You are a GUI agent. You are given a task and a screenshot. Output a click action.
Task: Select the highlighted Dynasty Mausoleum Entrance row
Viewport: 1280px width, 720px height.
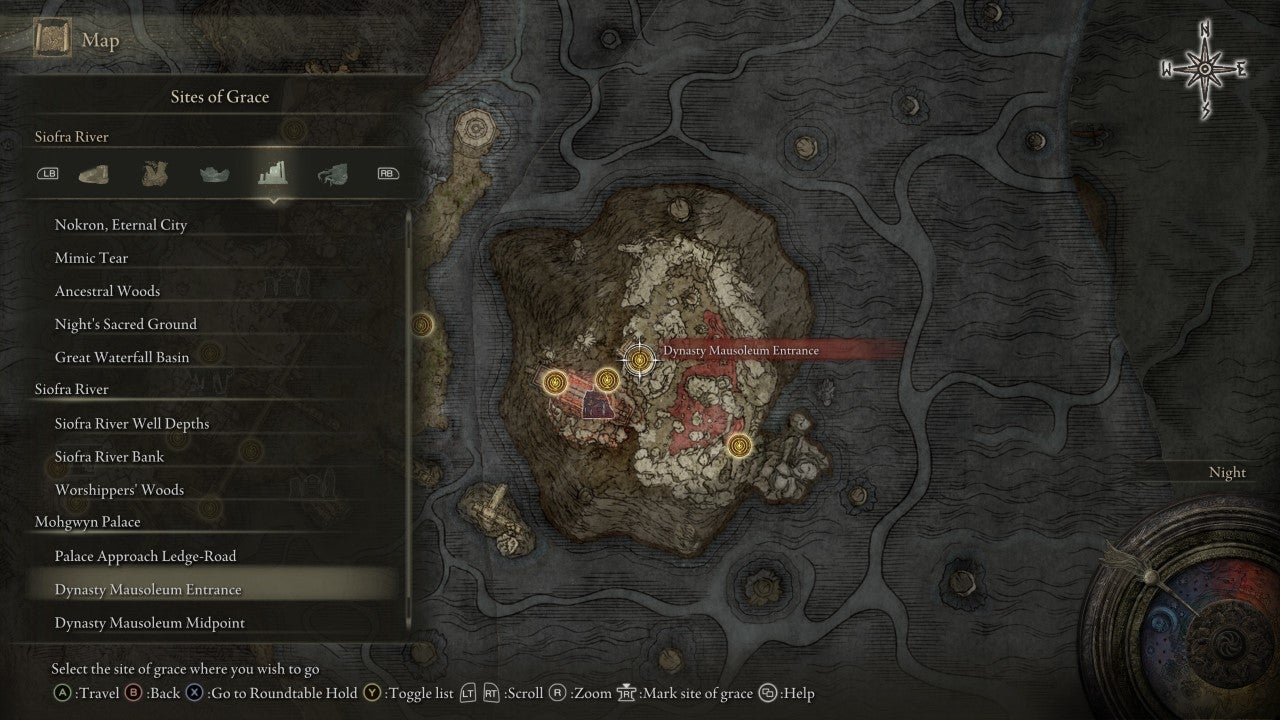pyautogui.click(x=148, y=590)
